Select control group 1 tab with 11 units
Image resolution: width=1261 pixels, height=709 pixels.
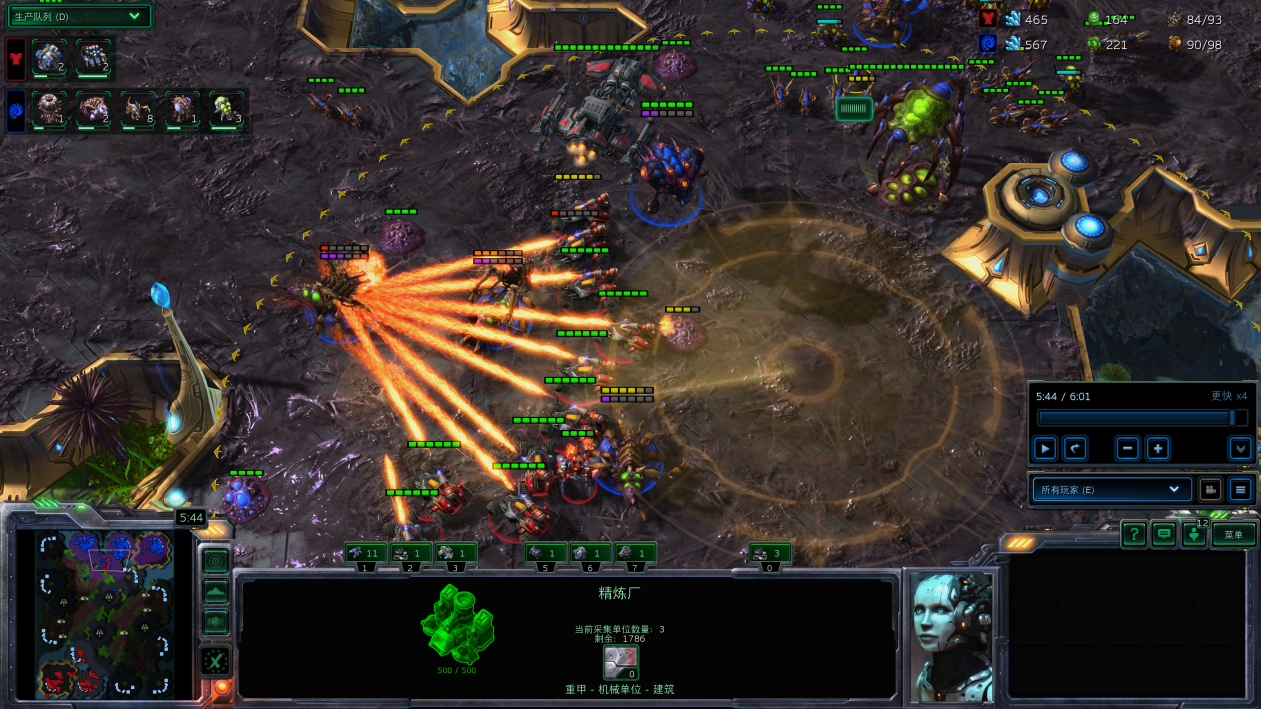point(366,553)
